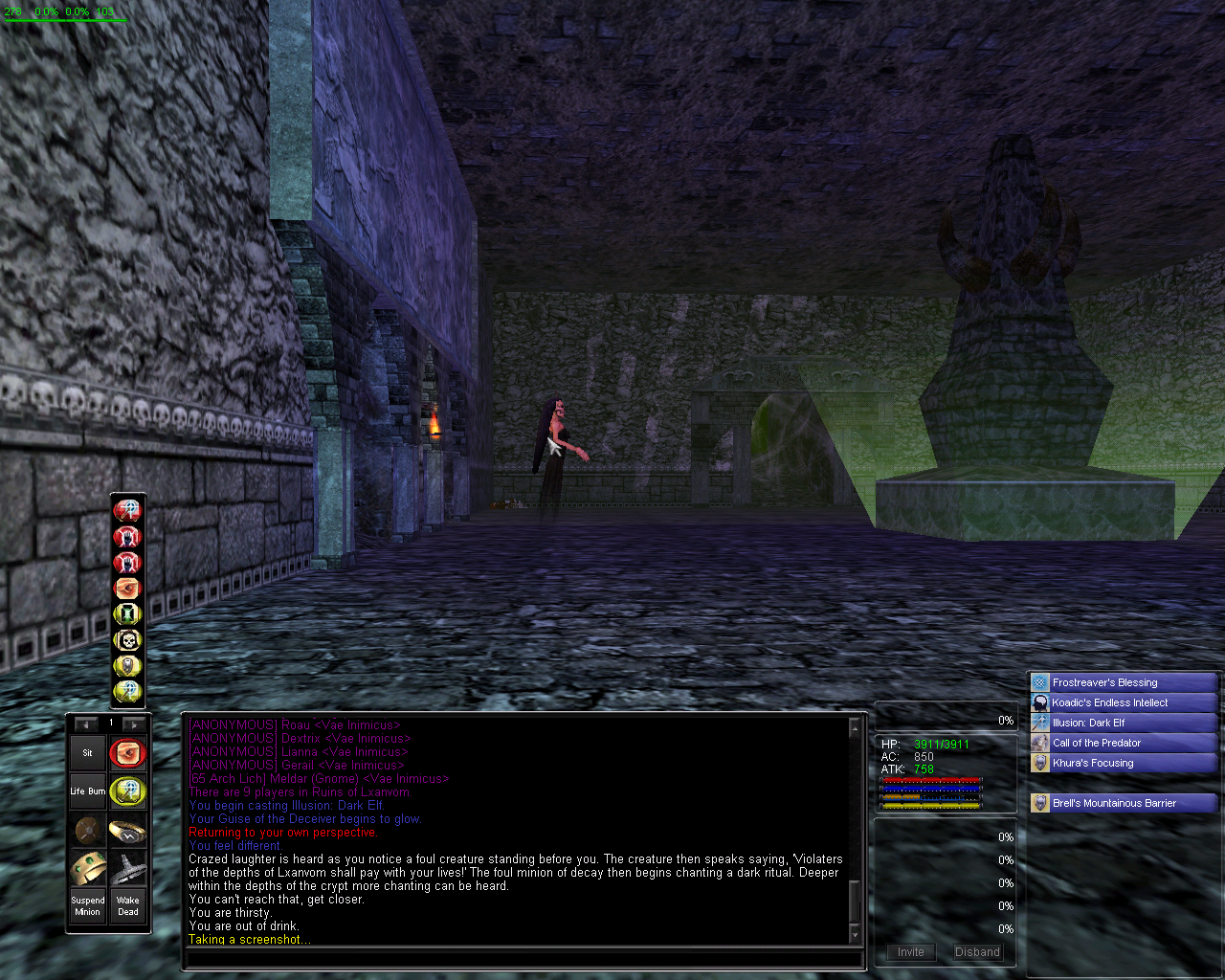Select the Koadic's Endless Intellect buff

[1123, 702]
